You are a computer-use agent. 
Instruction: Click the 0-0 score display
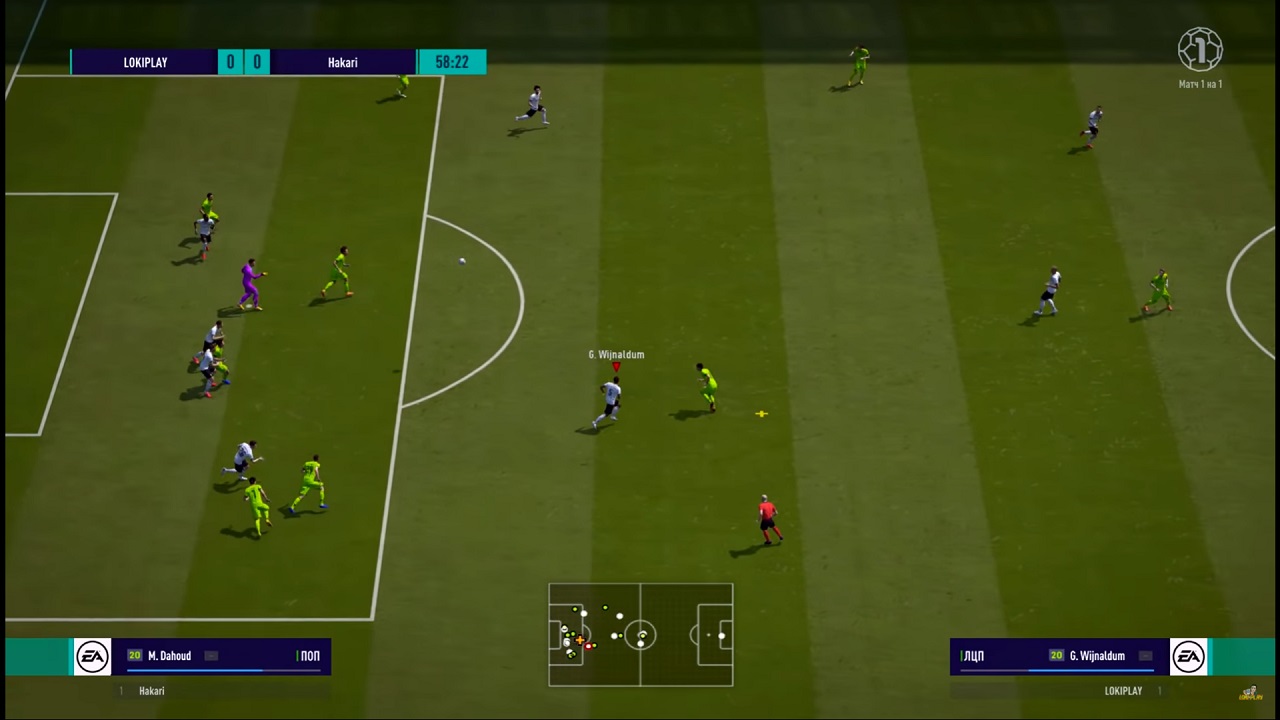pyautogui.click(x=243, y=62)
